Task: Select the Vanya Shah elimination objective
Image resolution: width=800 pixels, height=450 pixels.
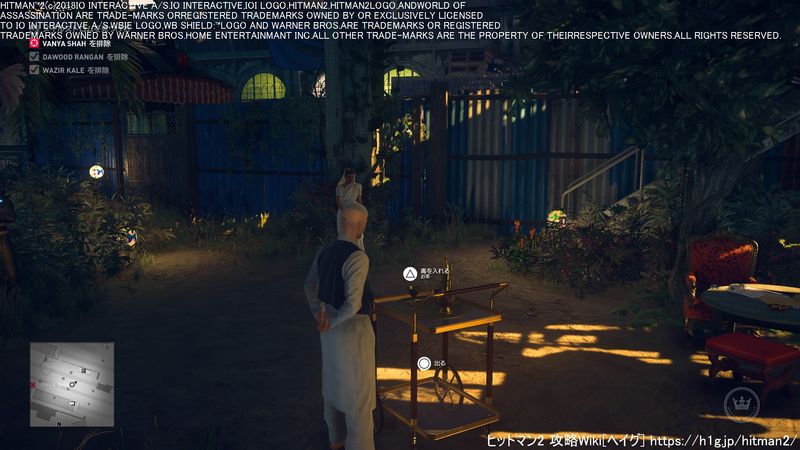Action: coord(72,43)
